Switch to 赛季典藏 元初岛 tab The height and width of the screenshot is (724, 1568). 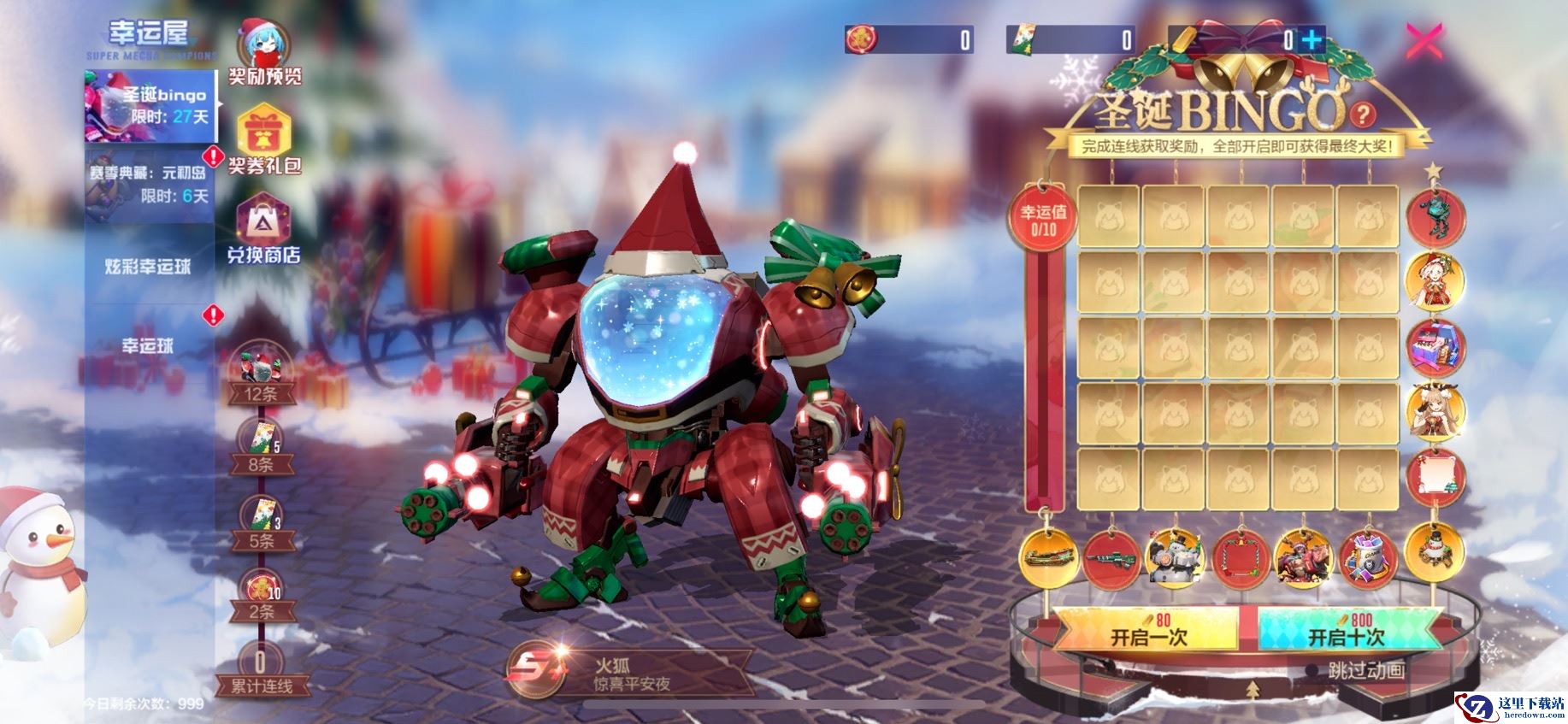point(150,184)
